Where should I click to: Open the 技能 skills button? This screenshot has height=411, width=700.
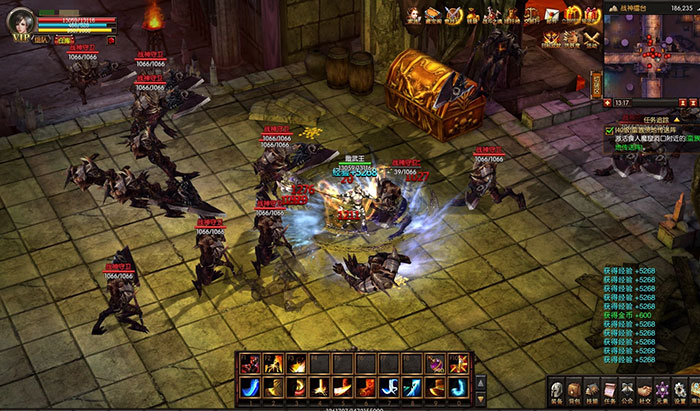tap(591, 389)
